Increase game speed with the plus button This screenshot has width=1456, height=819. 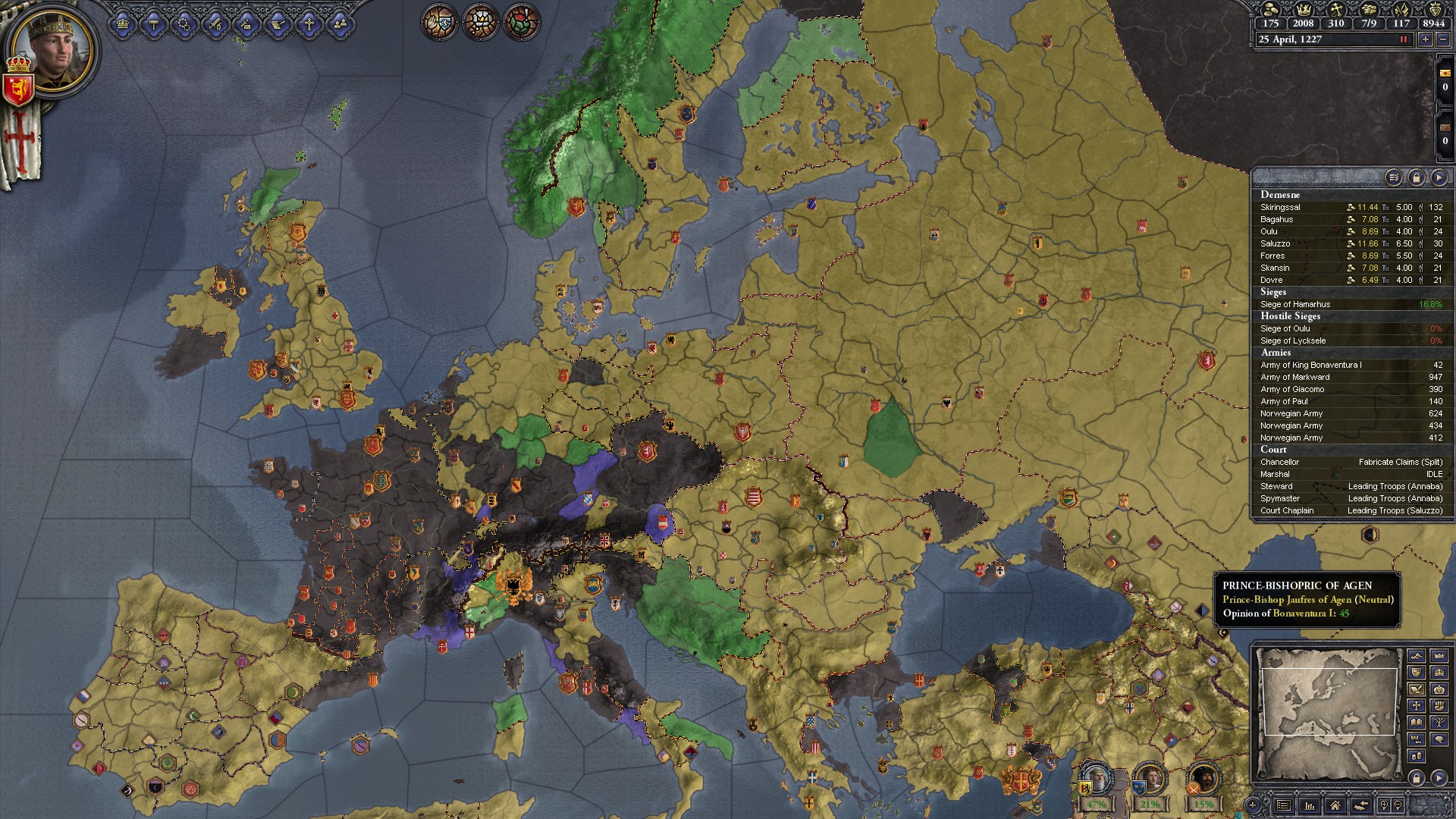(x=1426, y=39)
